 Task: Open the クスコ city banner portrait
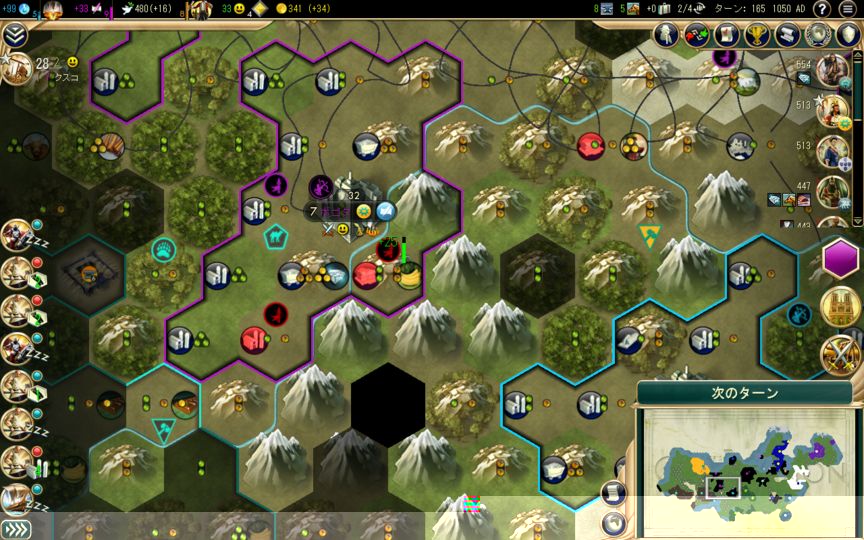(16, 68)
